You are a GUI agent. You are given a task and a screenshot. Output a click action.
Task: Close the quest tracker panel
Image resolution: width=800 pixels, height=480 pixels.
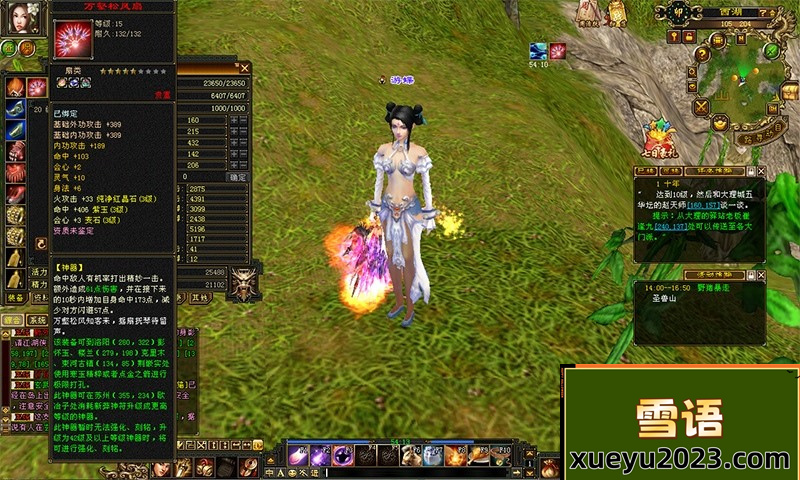tap(760, 171)
